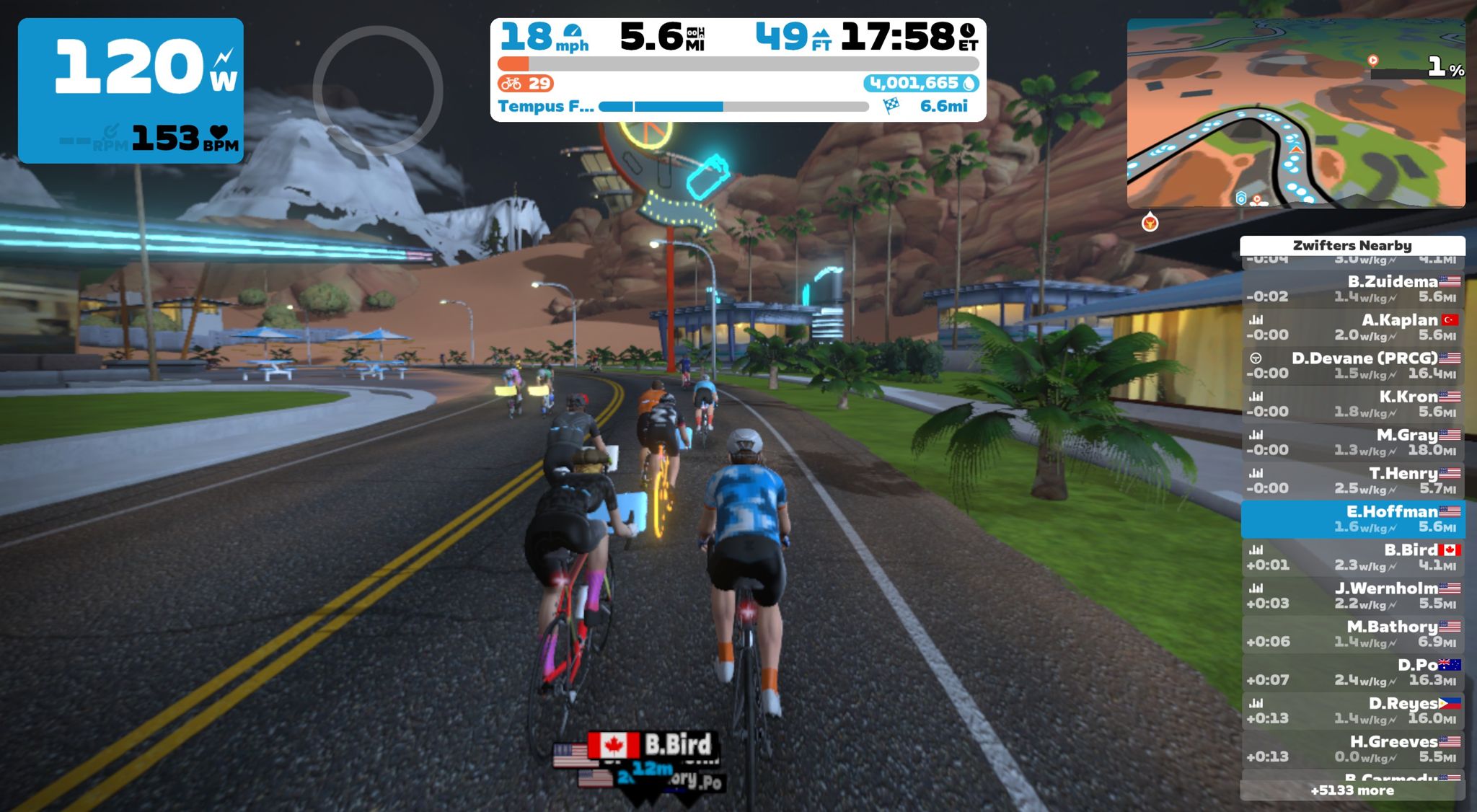1477x812 pixels.
Task: Choose M.Bathory from the rider list
Action: tap(1352, 634)
